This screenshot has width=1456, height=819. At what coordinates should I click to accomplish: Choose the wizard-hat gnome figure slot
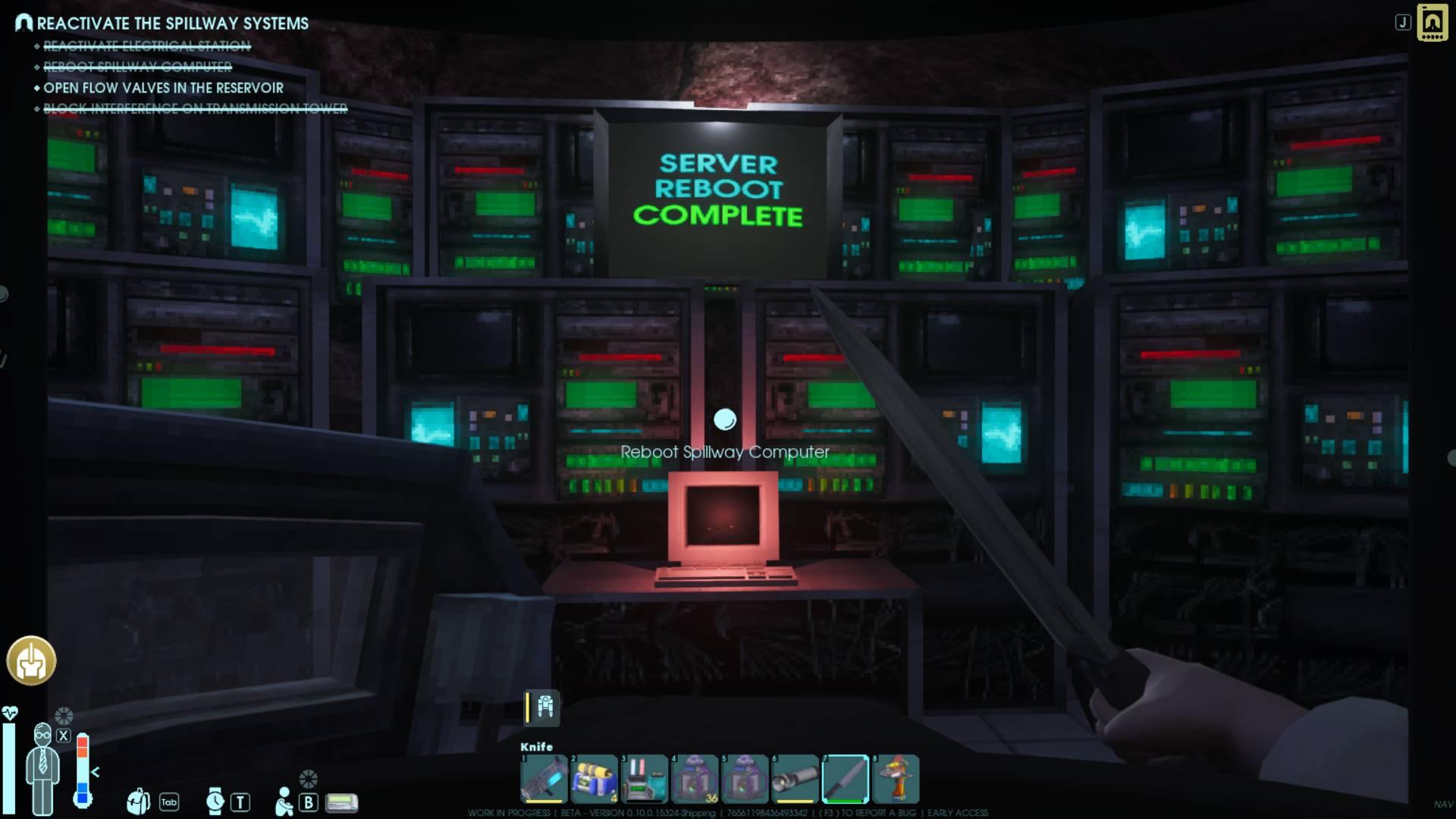point(896,779)
